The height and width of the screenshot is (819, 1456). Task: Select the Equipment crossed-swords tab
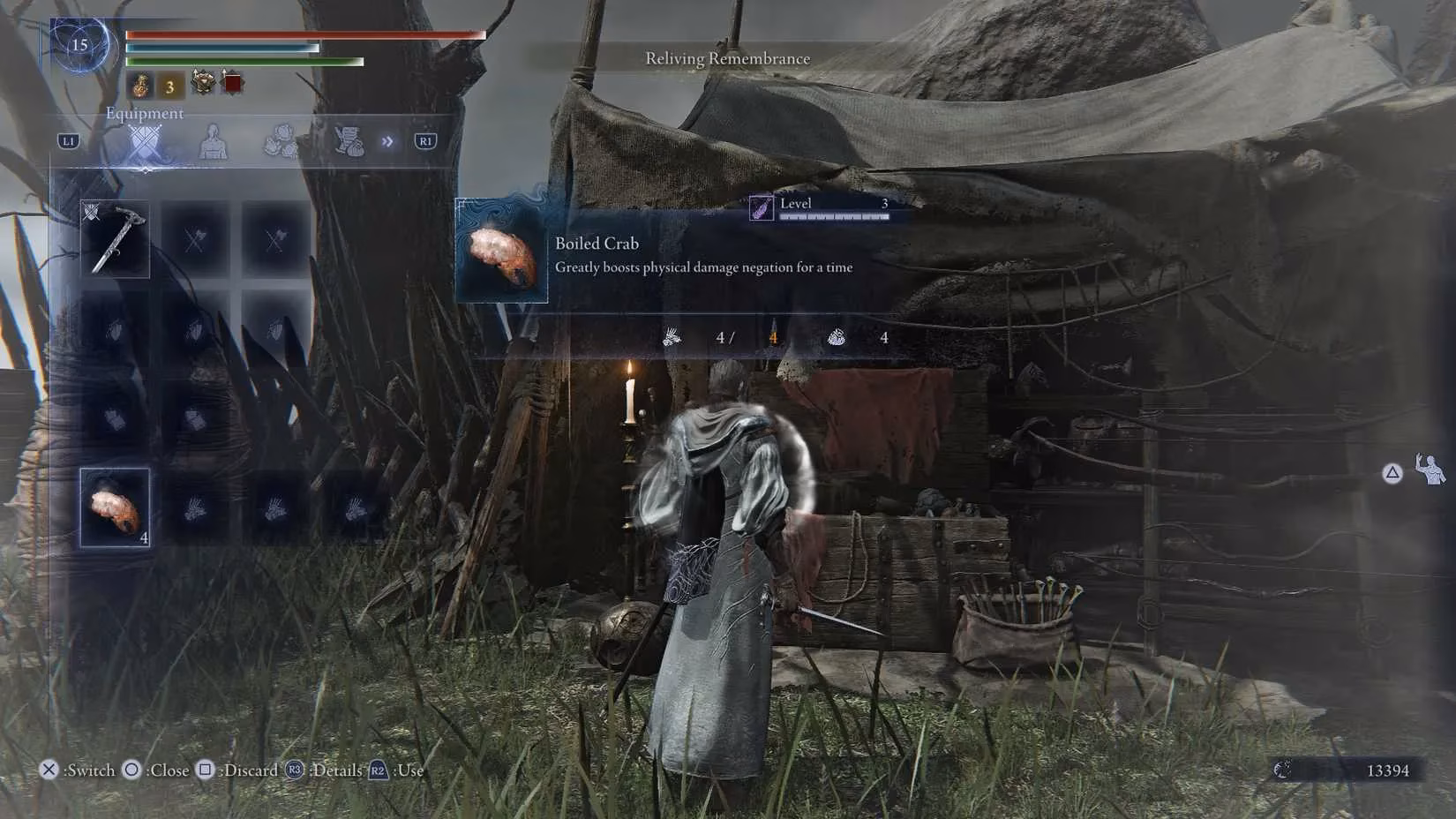[x=146, y=142]
